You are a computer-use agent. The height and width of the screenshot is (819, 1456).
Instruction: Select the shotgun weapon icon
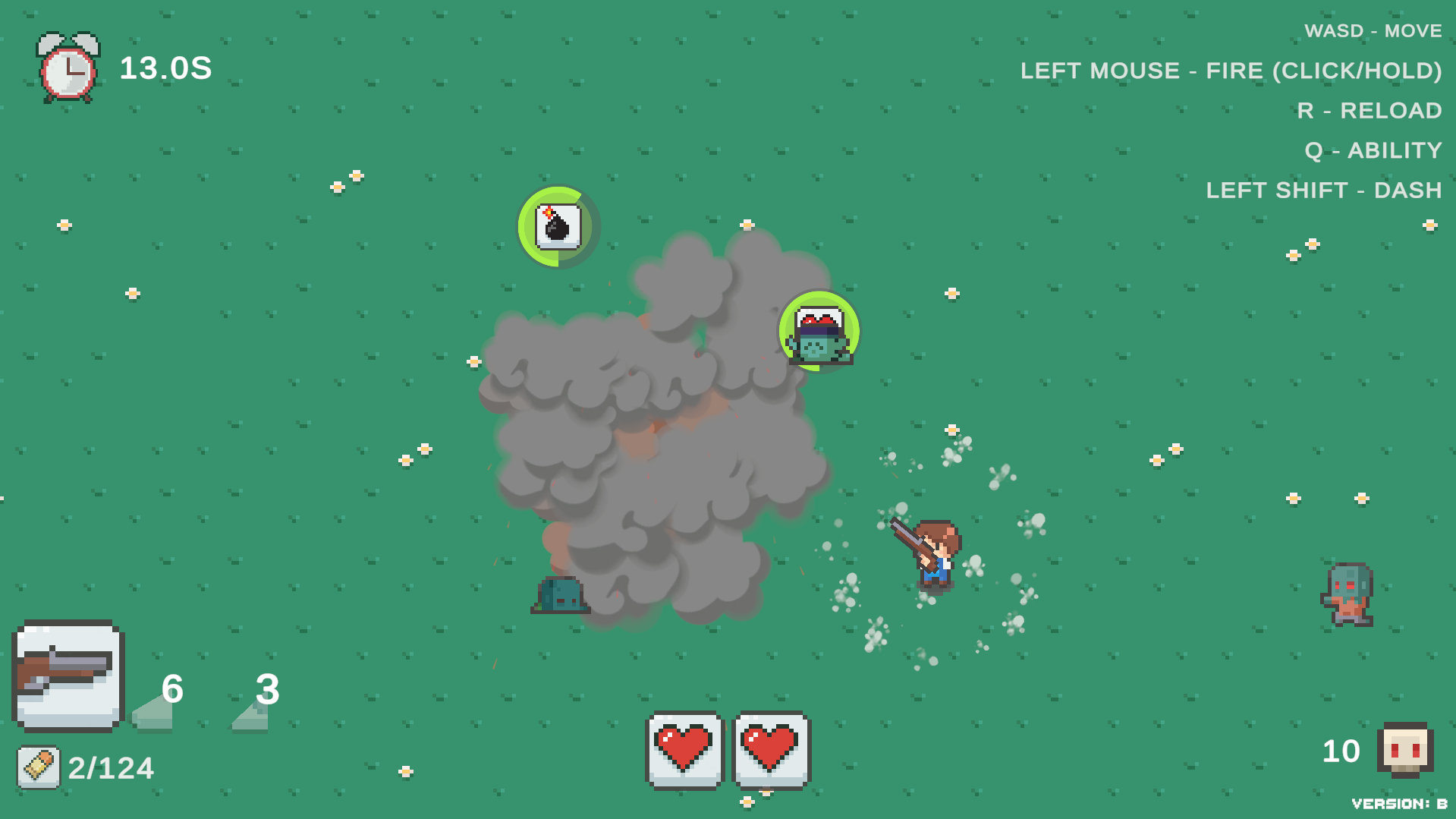(x=68, y=678)
